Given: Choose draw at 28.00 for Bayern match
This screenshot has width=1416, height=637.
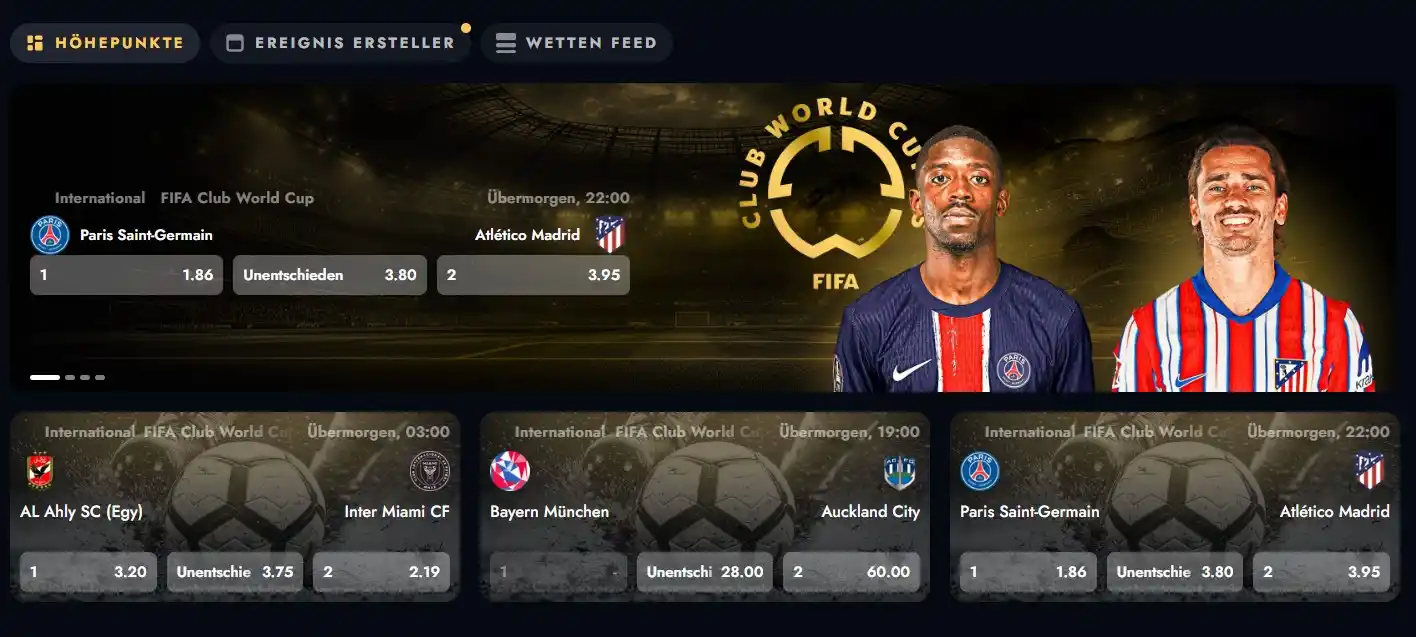Looking at the screenshot, I should [x=705, y=572].
